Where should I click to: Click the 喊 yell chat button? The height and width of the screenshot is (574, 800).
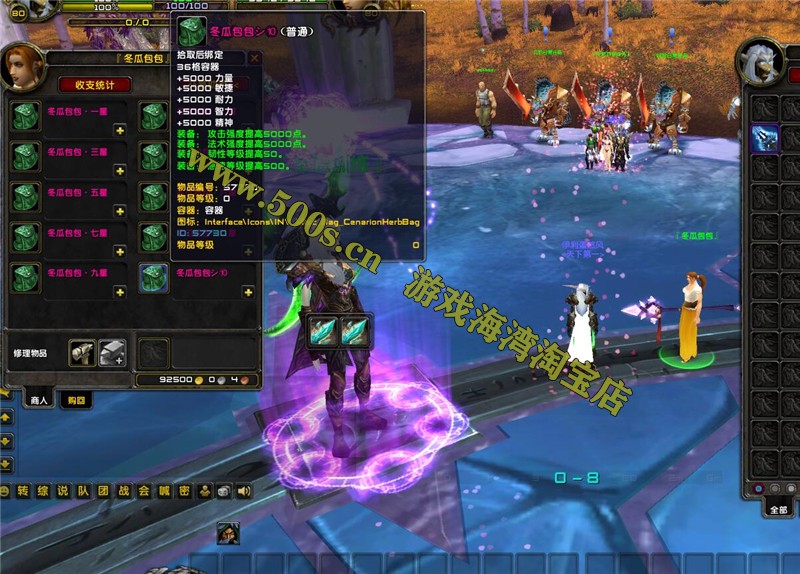[163, 491]
